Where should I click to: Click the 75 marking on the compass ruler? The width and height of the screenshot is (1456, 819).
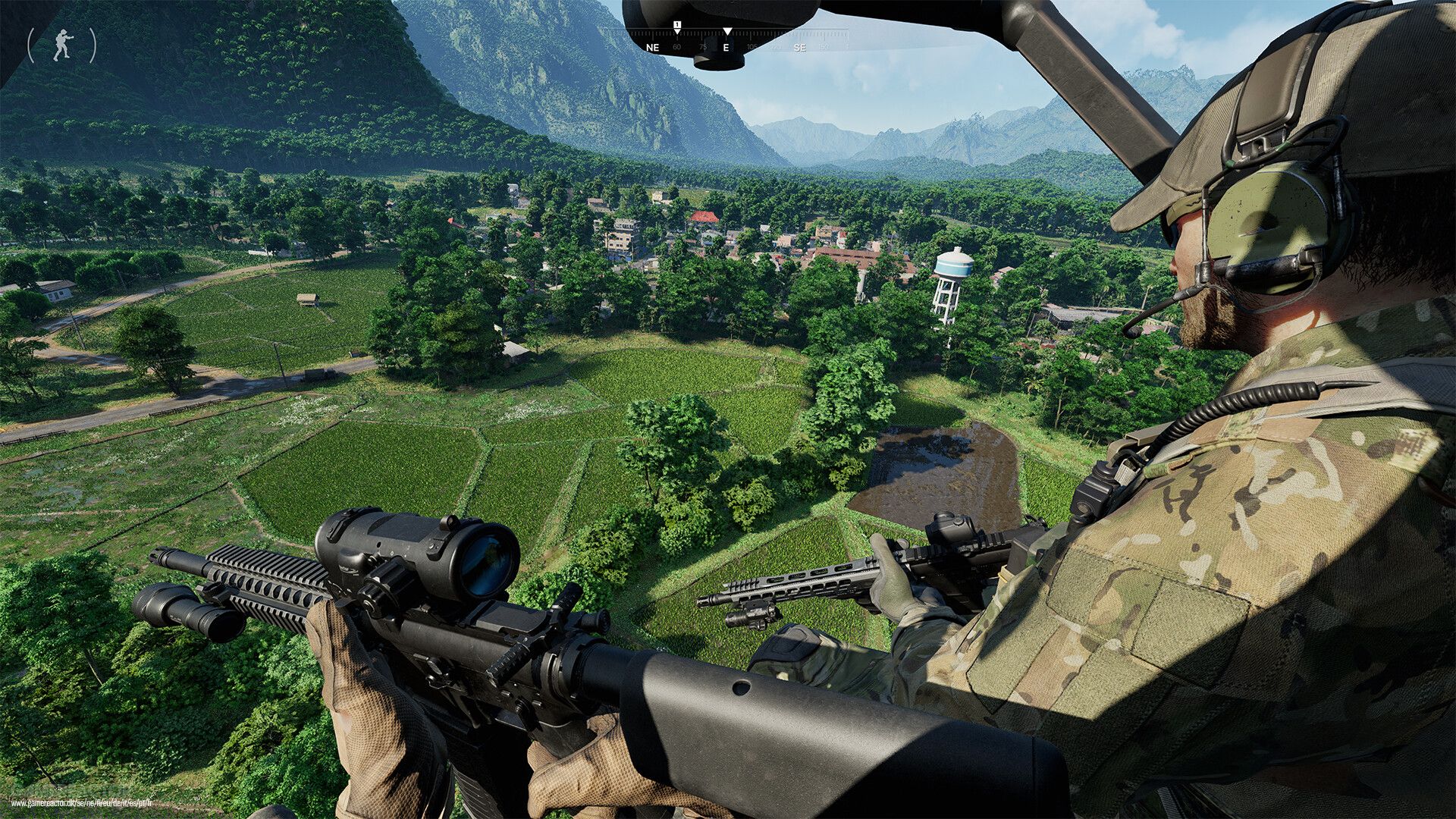pos(704,48)
